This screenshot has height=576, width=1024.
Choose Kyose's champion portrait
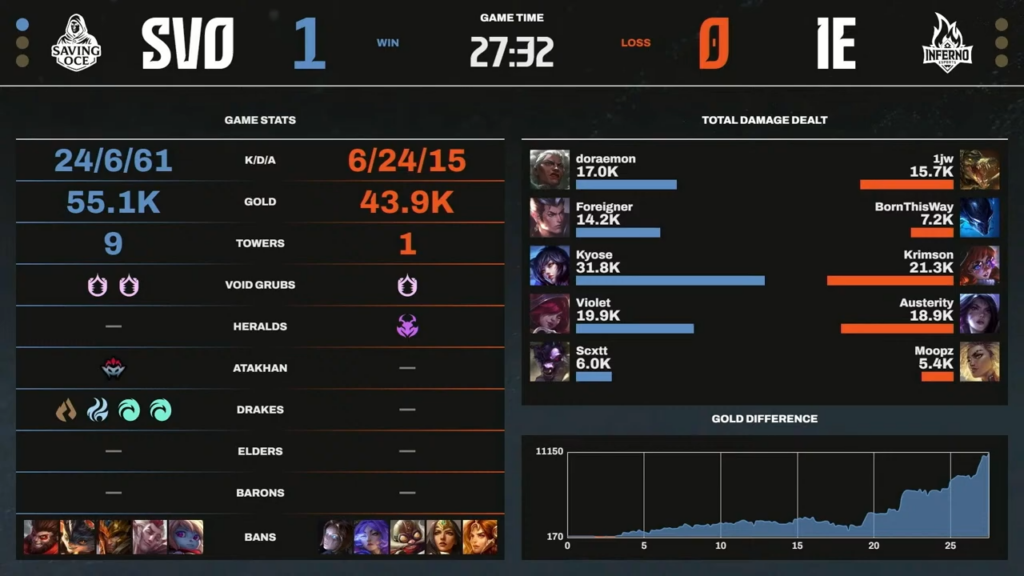[x=549, y=265]
